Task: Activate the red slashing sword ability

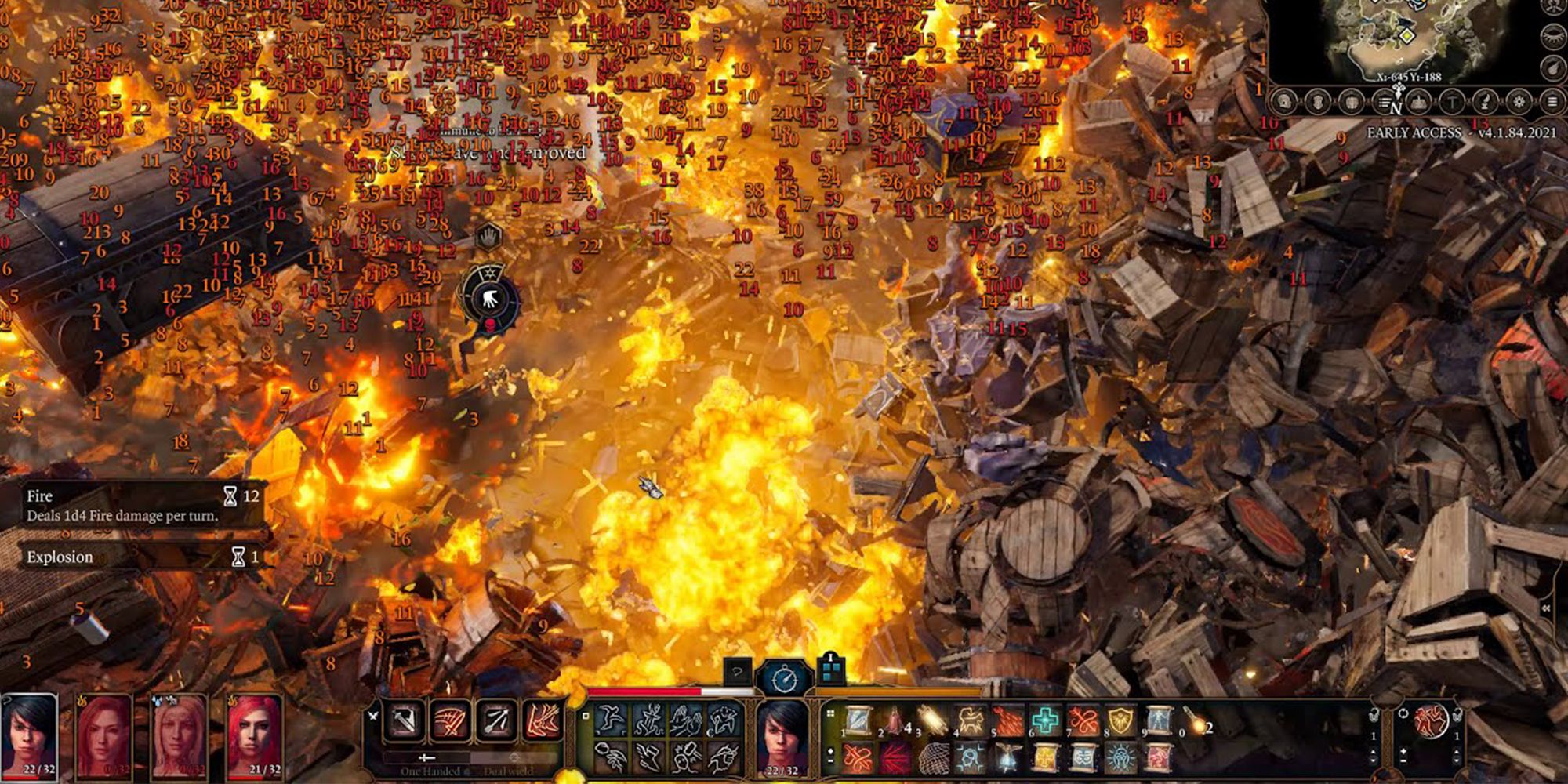Action: [x=450, y=721]
